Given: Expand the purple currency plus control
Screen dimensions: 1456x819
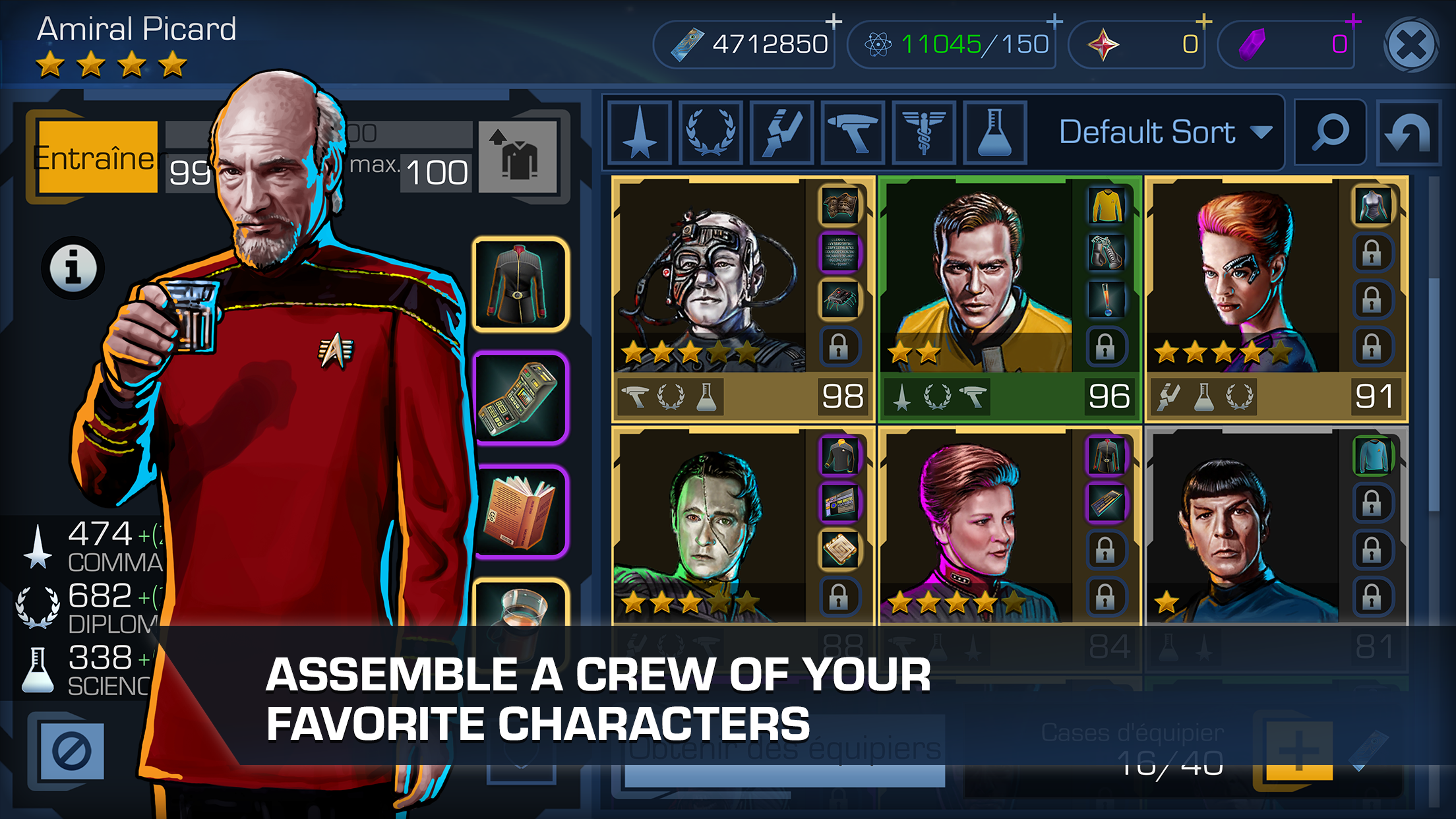Looking at the screenshot, I should tap(1353, 22).
